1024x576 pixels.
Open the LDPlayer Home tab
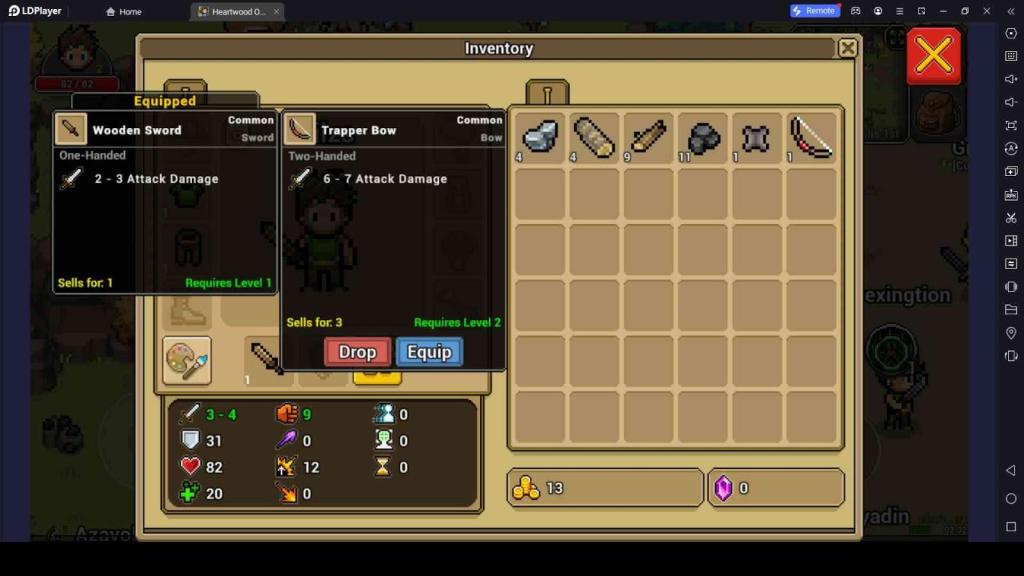(x=124, y=11)
